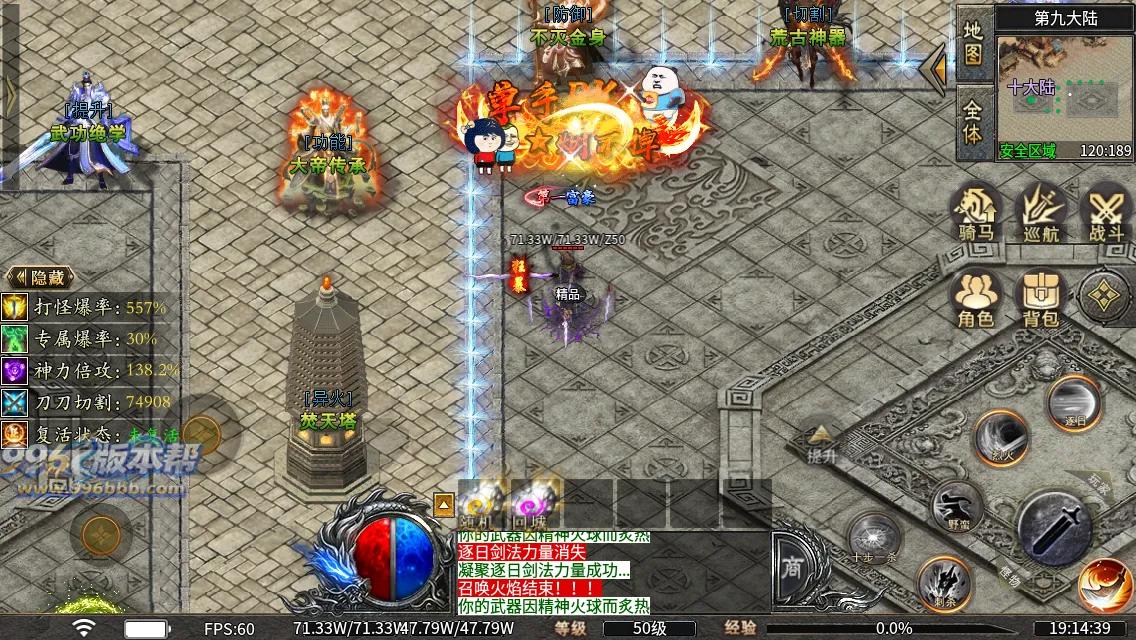The height and width of the screenshot is (640, 1136).
Task: Open the 背包 backpack
Action: click(1040, 299)
